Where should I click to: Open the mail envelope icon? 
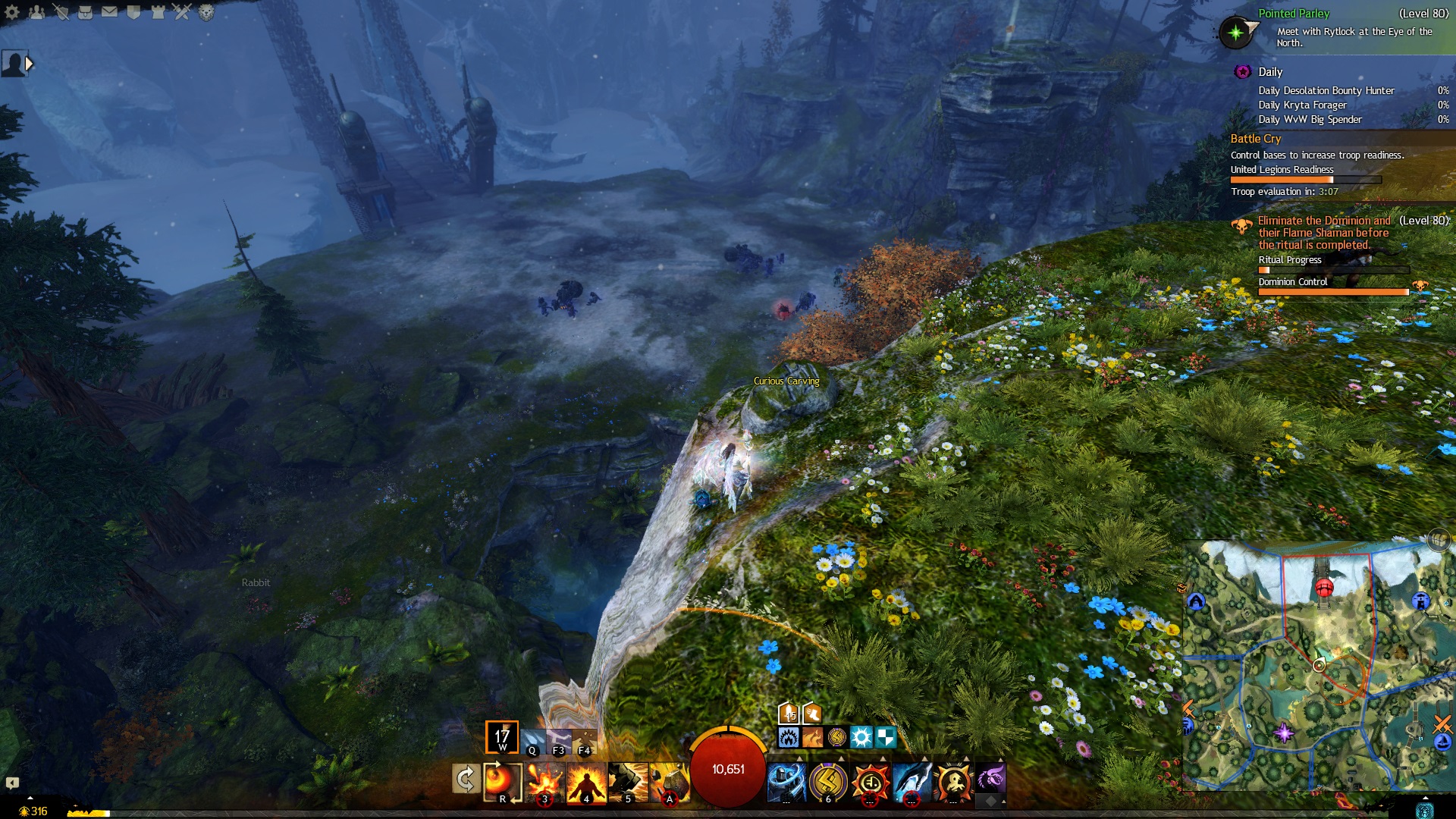click(x=109, y=12)
